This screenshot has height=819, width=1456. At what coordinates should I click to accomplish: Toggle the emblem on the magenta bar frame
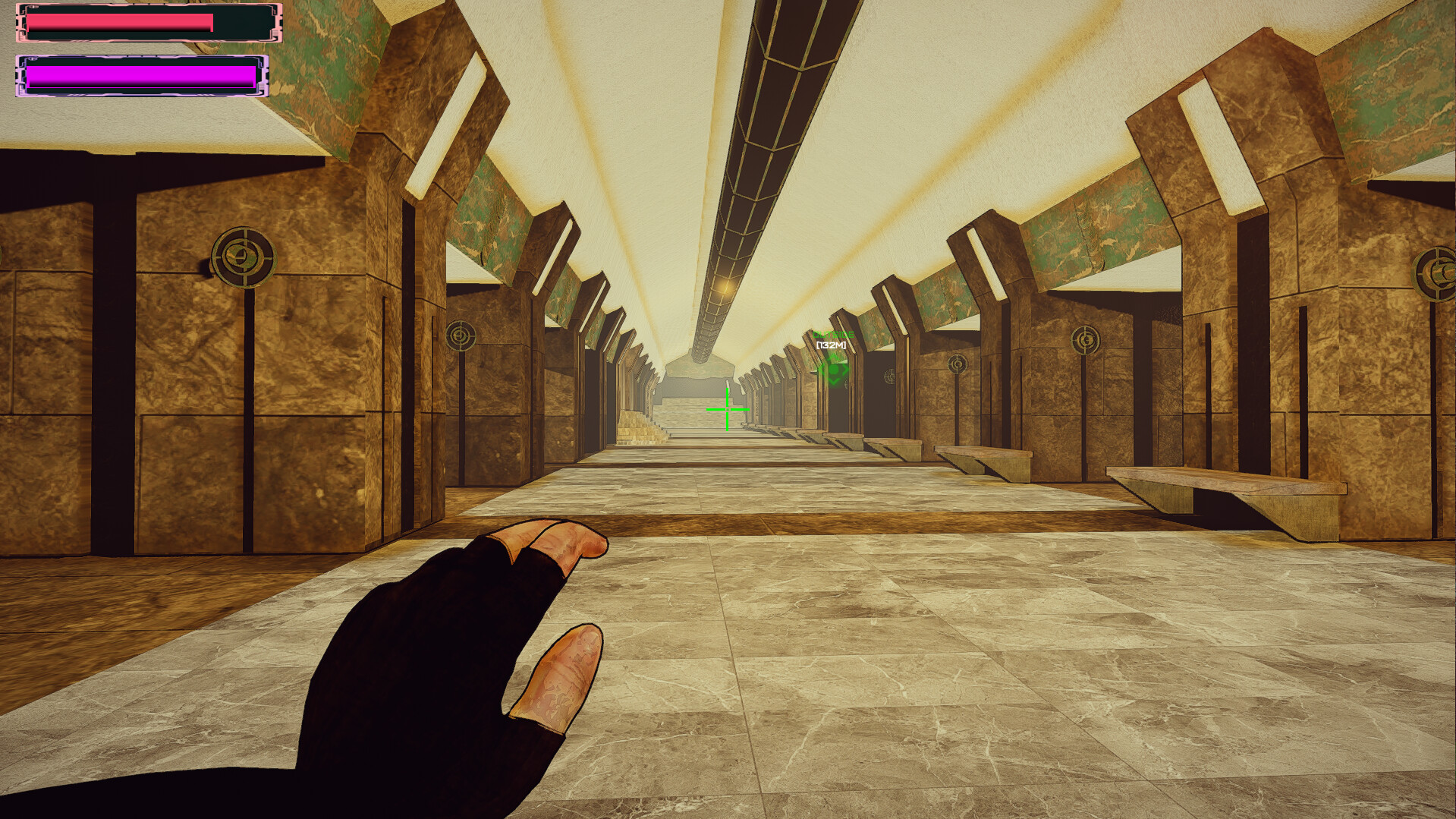click(x=33, y=59)
